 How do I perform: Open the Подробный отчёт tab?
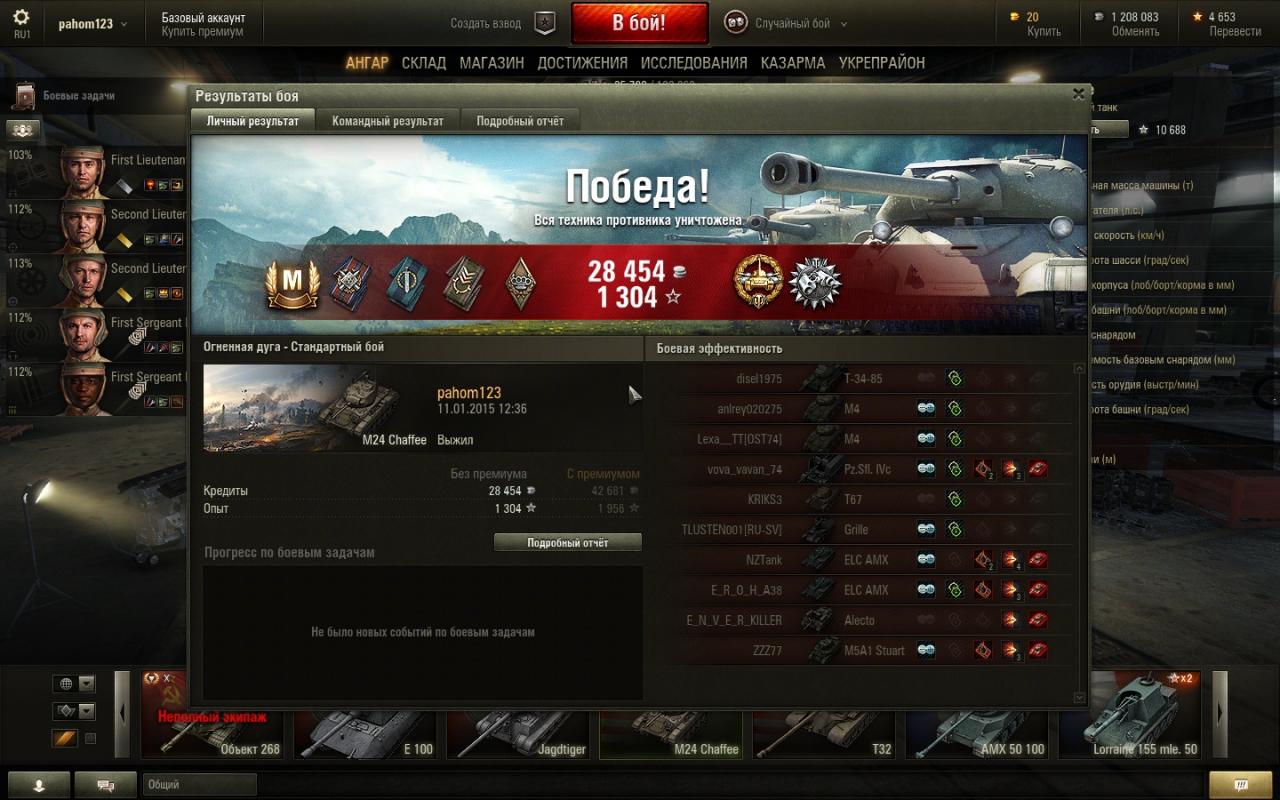click(x=520, y=121)
